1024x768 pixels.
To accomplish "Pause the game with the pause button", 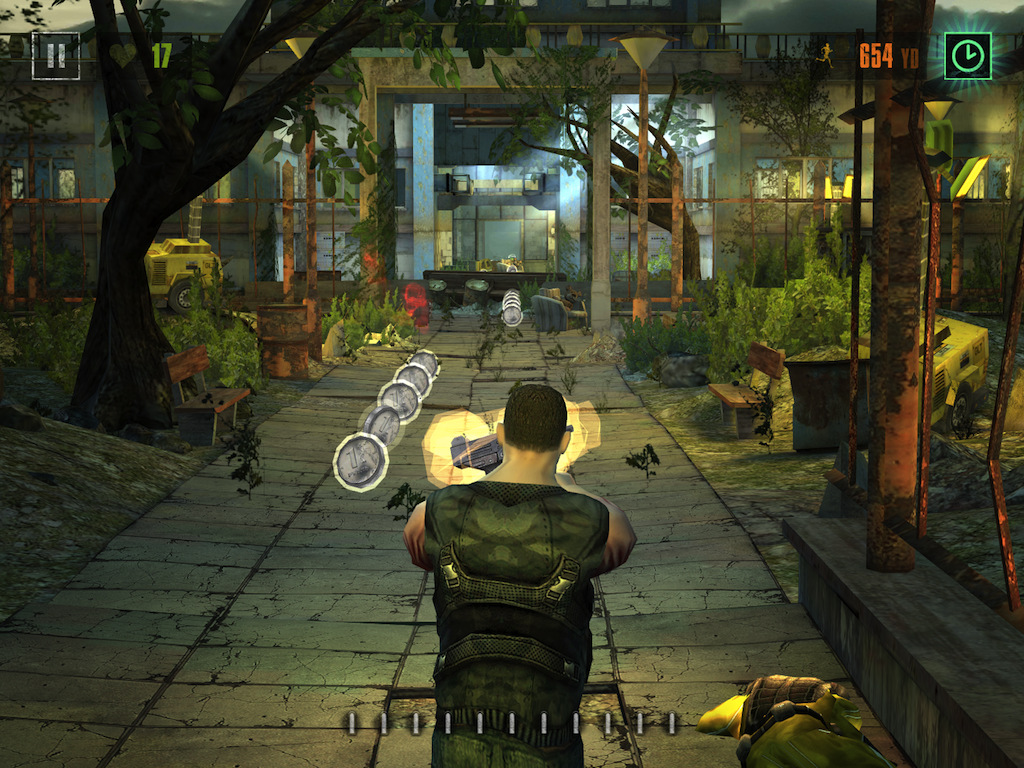I will pyautogui.click(x=55, y=56).
